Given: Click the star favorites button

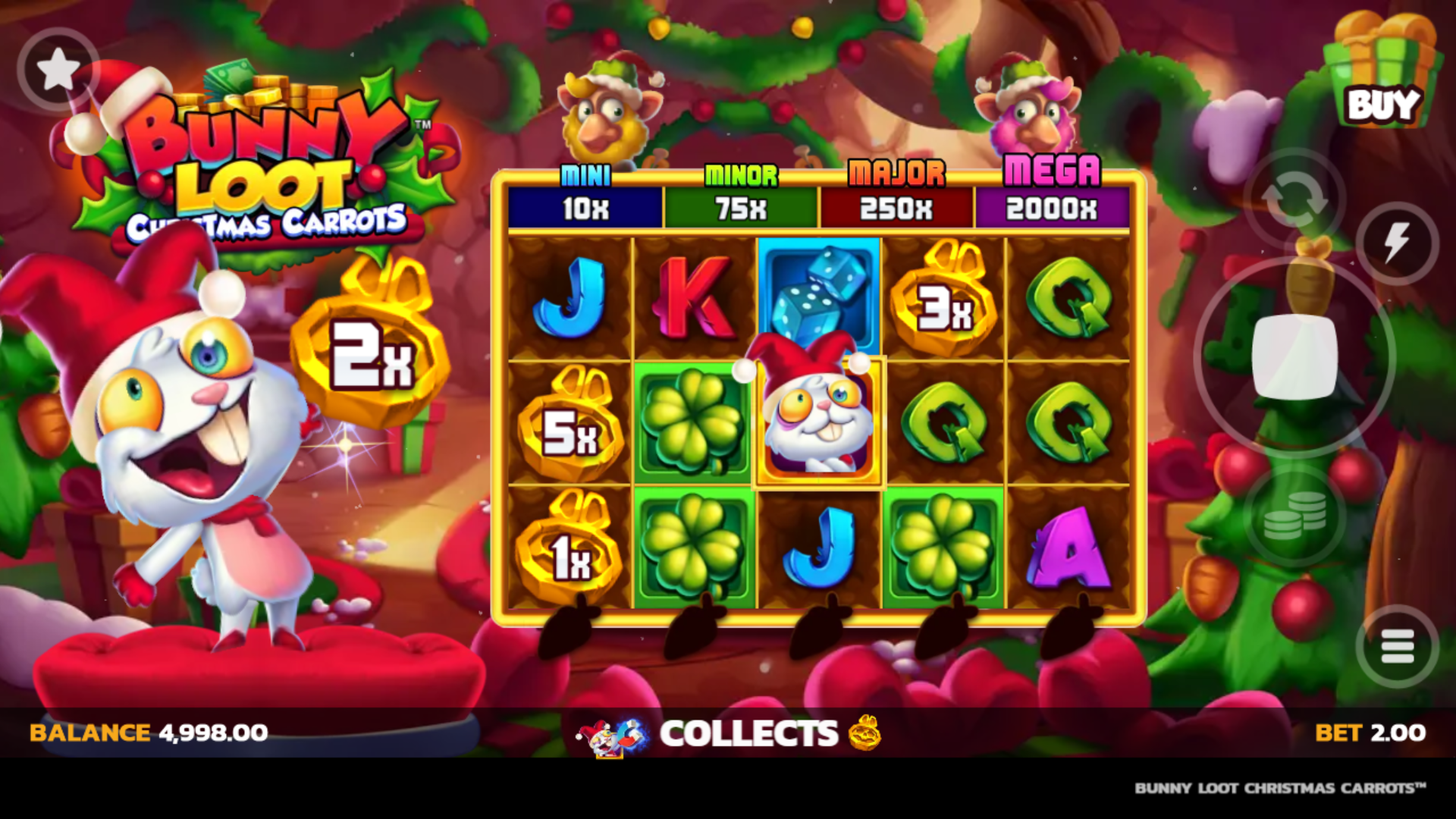Looking at the screenshot, I should click(x=58, y=71).
